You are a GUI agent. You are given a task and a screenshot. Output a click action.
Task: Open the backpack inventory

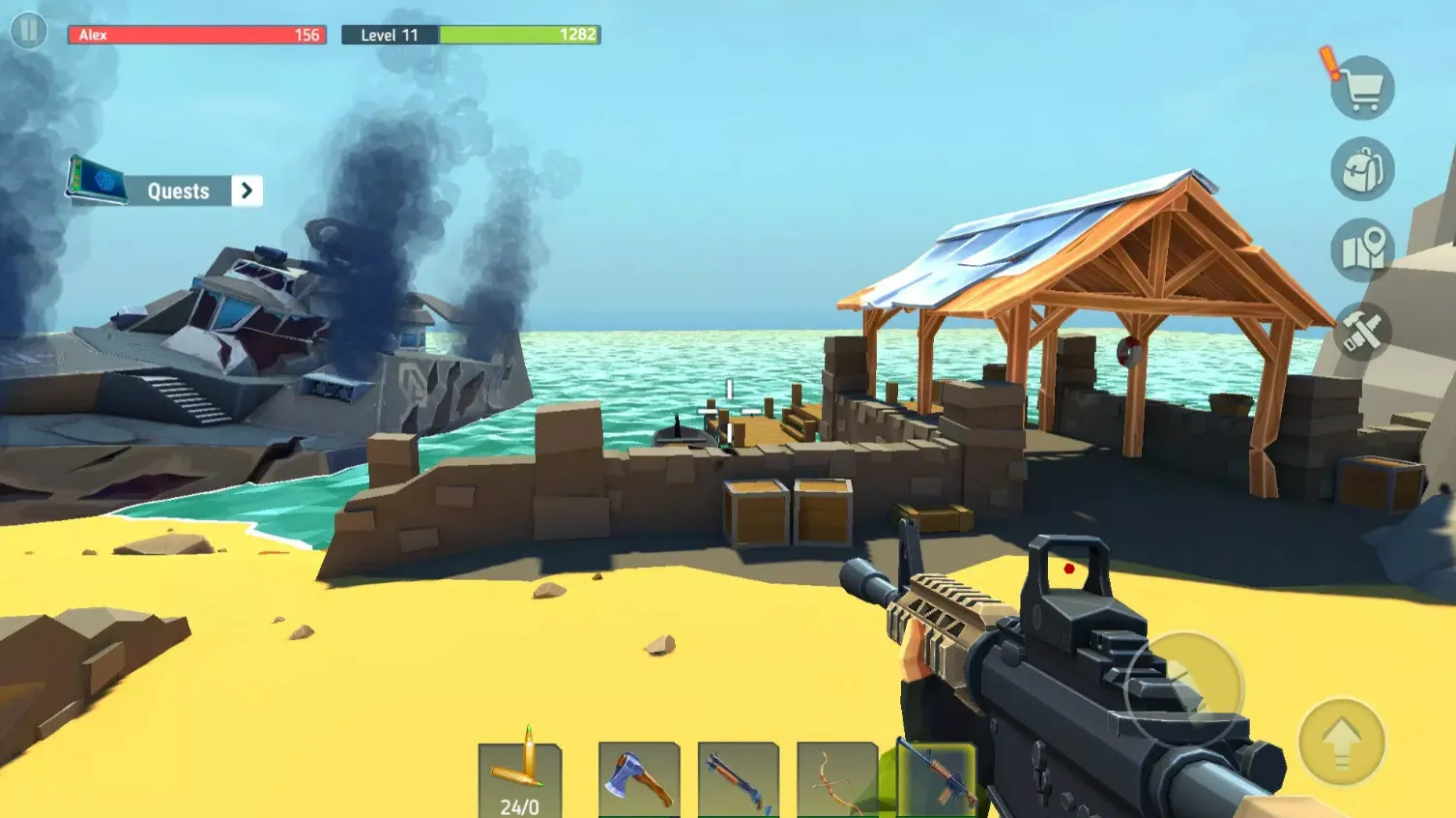tap(1362, 170)
